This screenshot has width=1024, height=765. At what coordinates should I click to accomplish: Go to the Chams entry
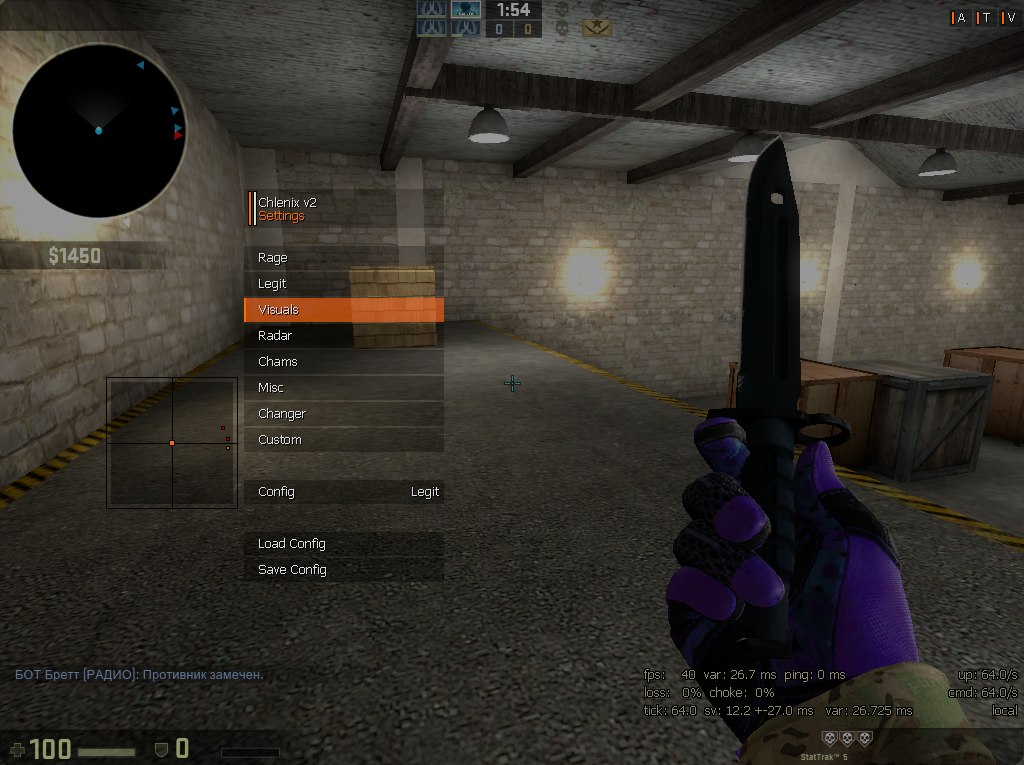click(343, 362)
